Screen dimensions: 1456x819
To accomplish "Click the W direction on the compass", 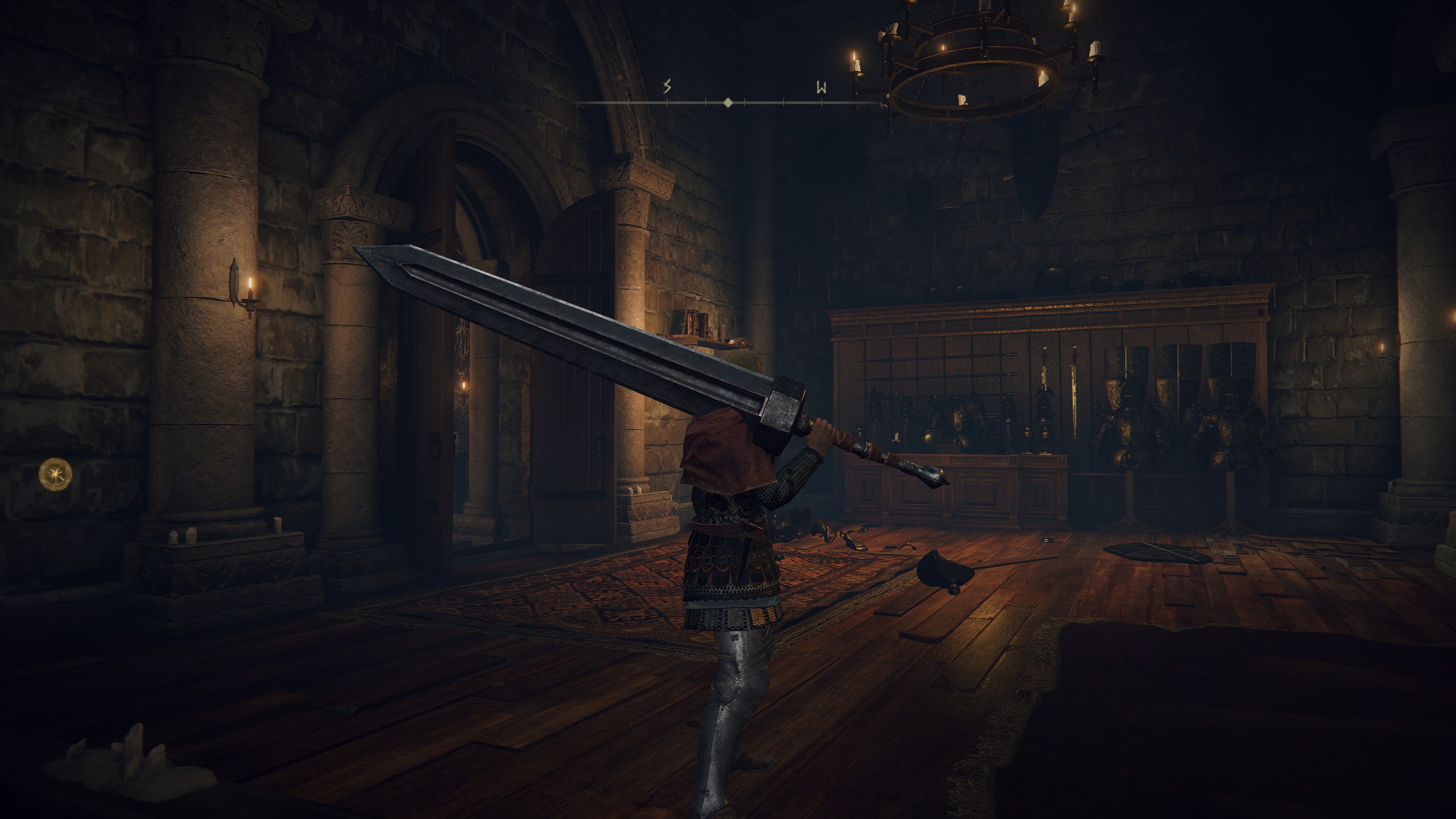I will click(x=821, y=88).
